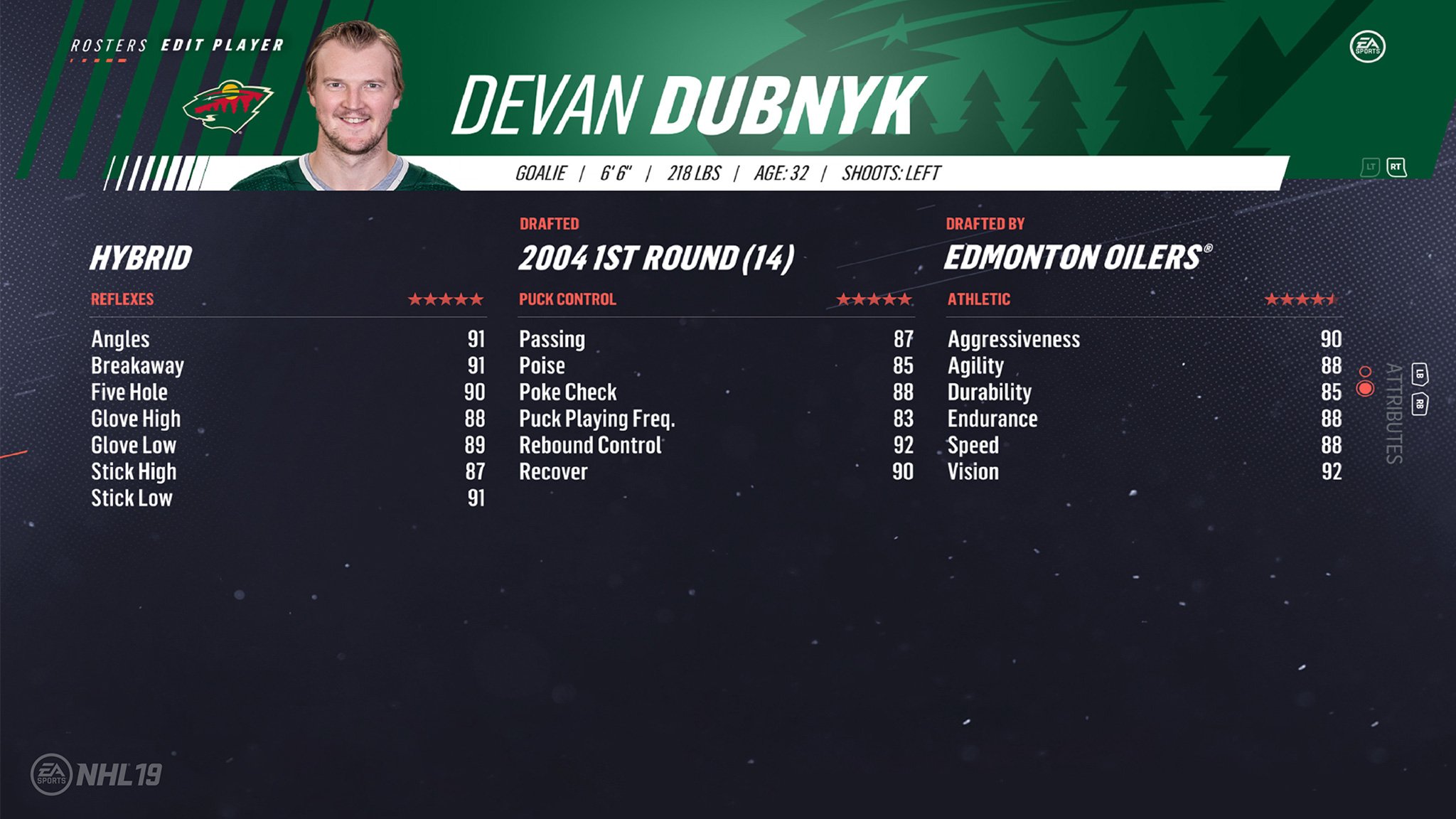The height and width of the screenshot is (819, 1456).
Task: Select the Hybrid goalie style field
Action: tap(141, 257)
